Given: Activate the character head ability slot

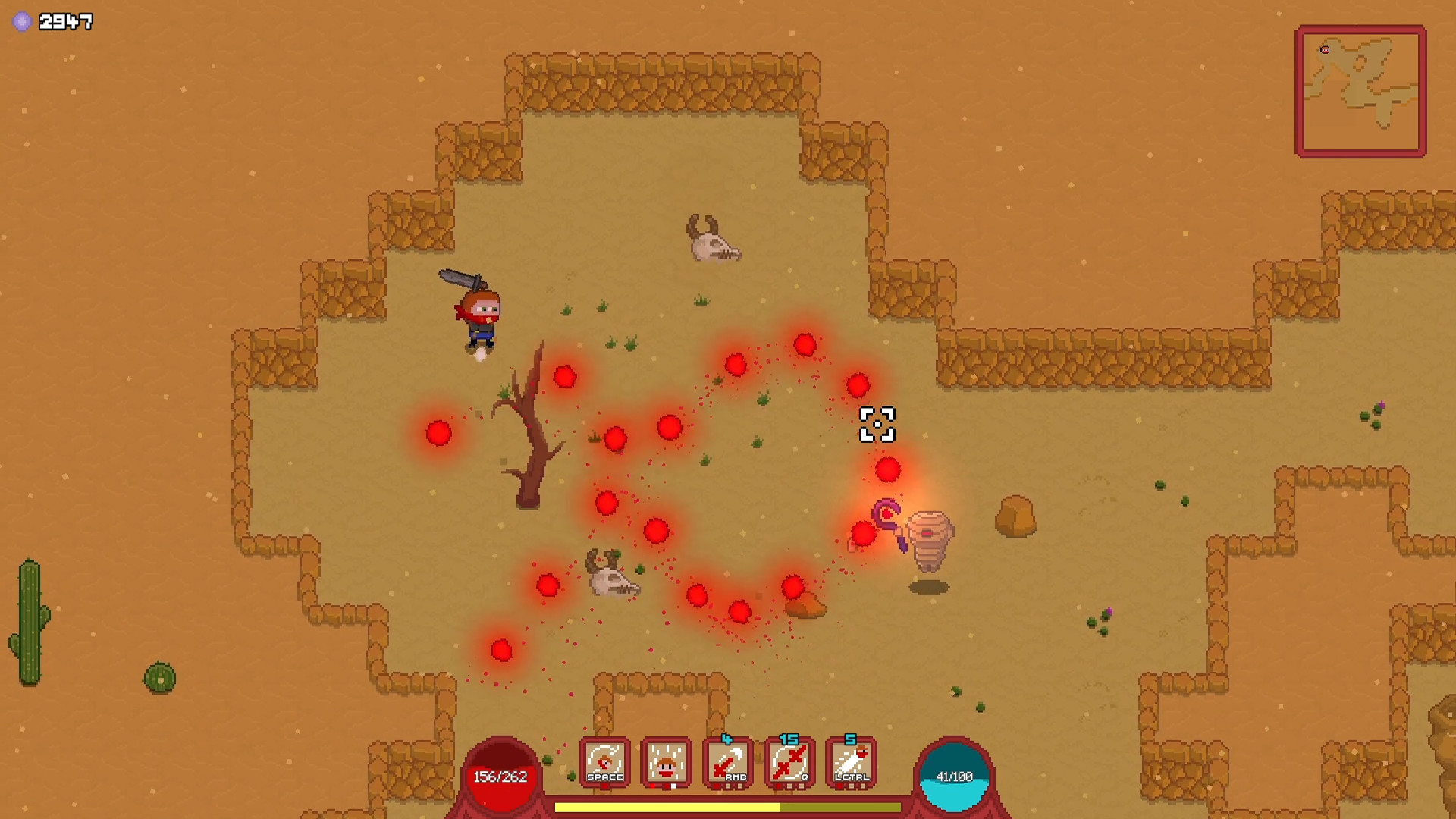Looking at the screenshot, I should [x=665, y=762].
